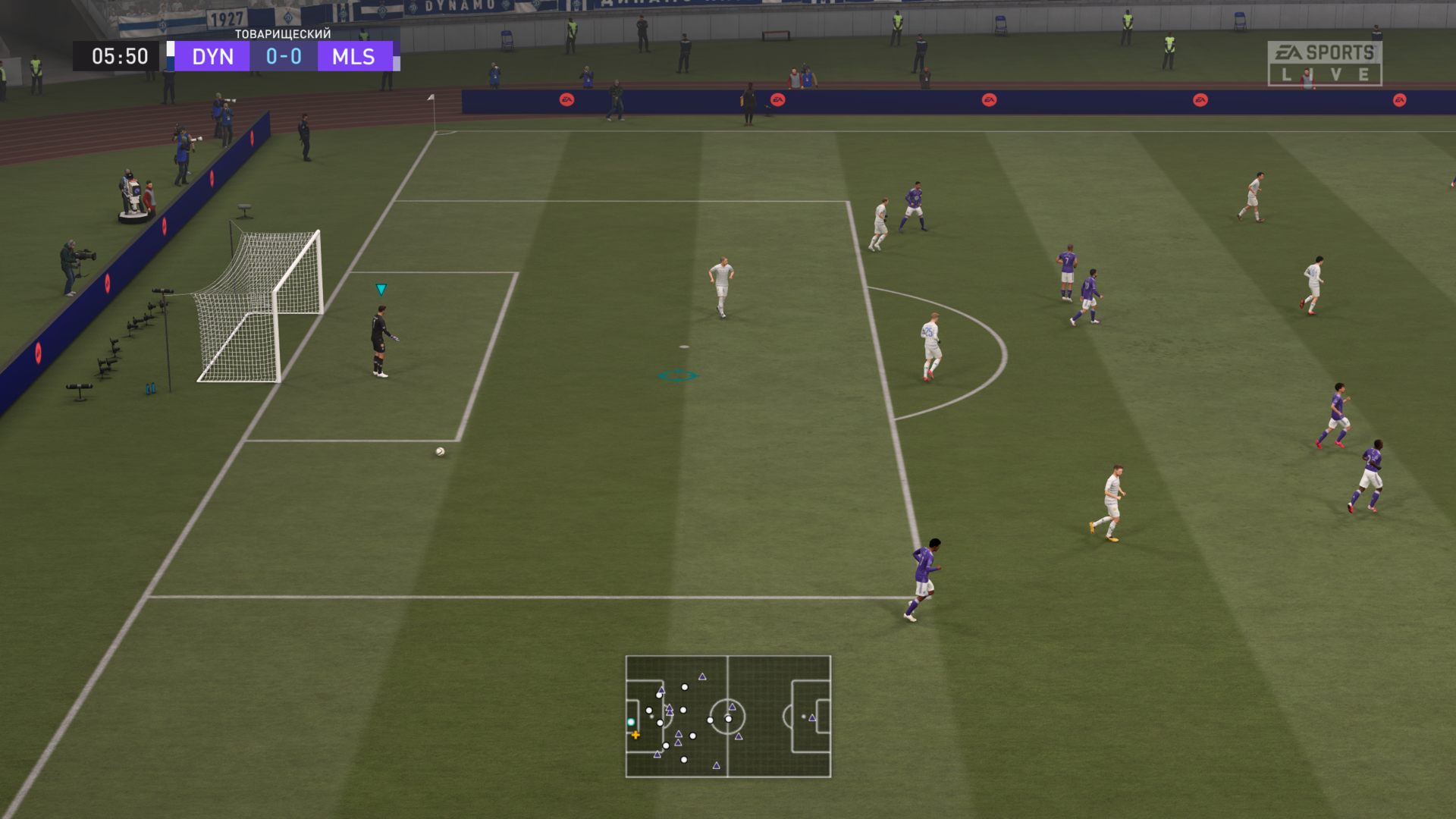Click the EA Sports Live logo
This screenshot has width=1456, height=819.
(1324, 63)
